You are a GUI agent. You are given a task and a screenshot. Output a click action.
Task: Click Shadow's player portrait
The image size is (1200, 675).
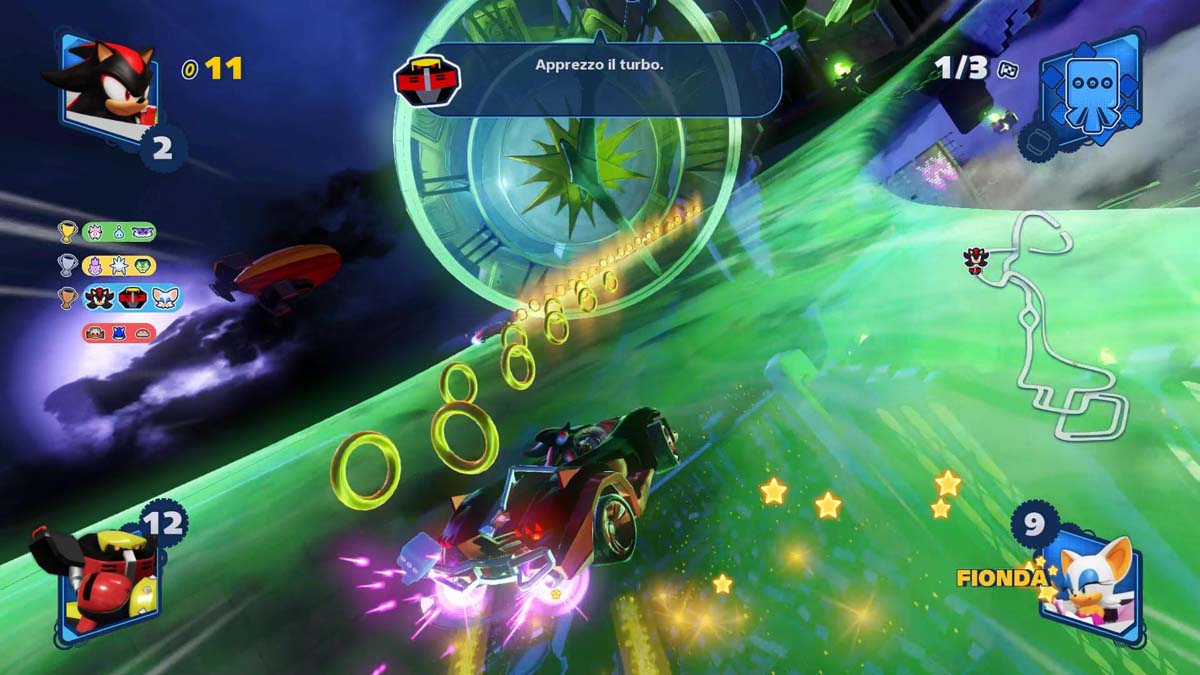click(103, 85)
